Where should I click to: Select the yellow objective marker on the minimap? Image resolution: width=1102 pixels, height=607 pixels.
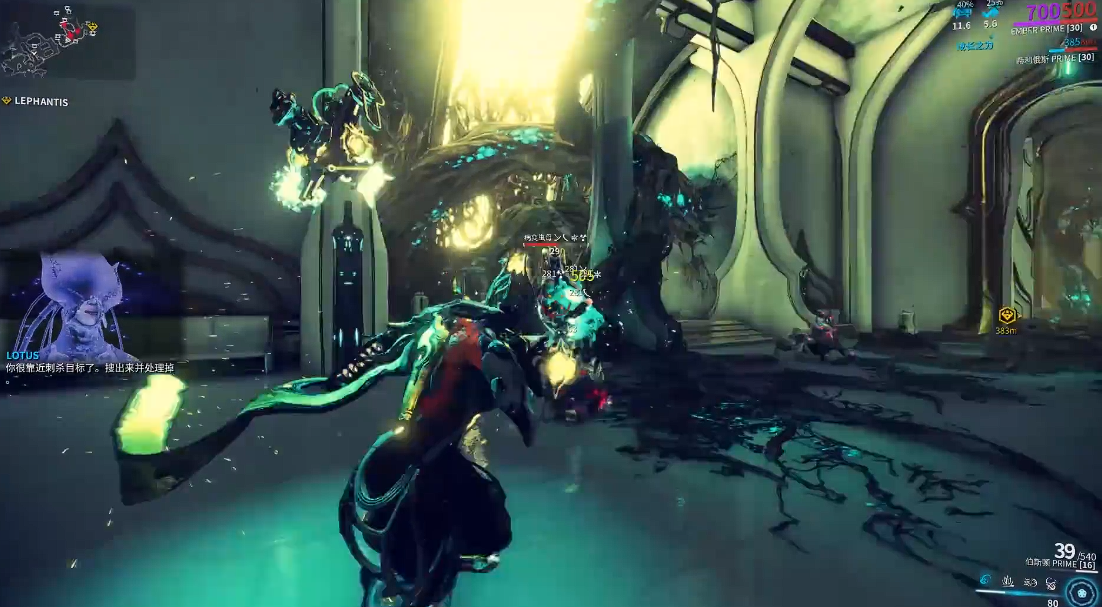coord(91,27)
